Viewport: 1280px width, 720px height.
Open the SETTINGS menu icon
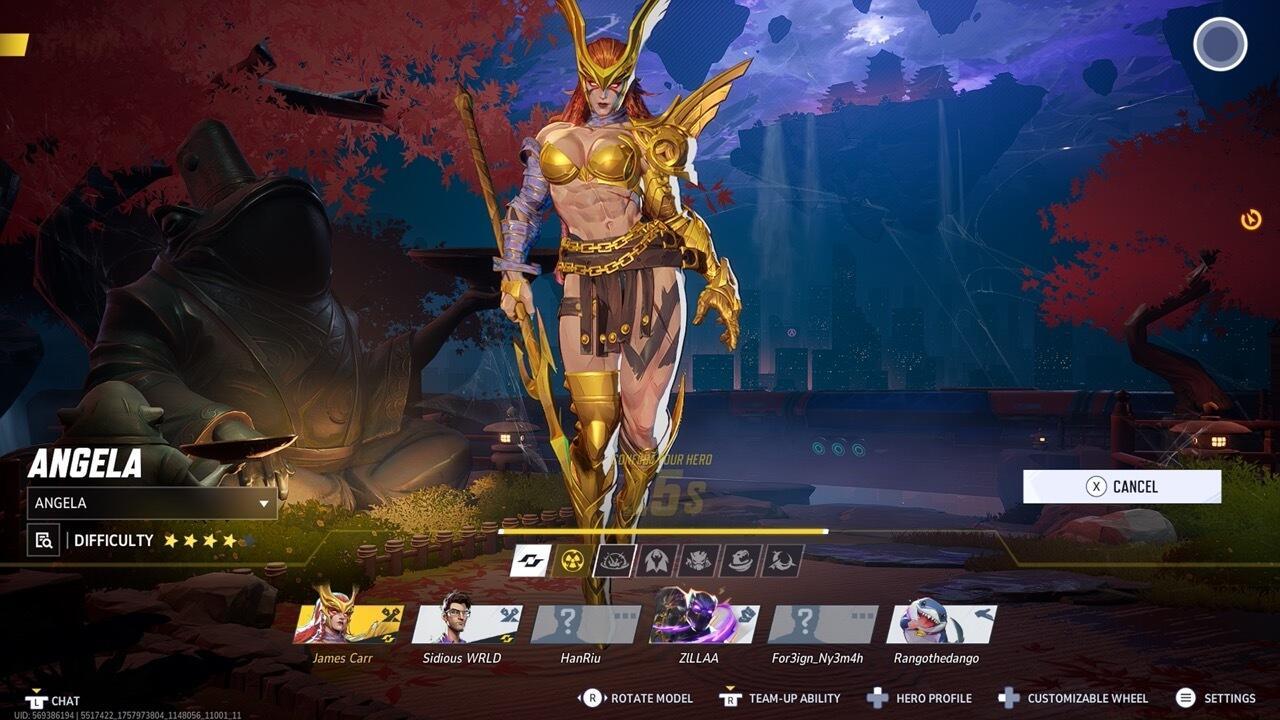(1186, 697)
